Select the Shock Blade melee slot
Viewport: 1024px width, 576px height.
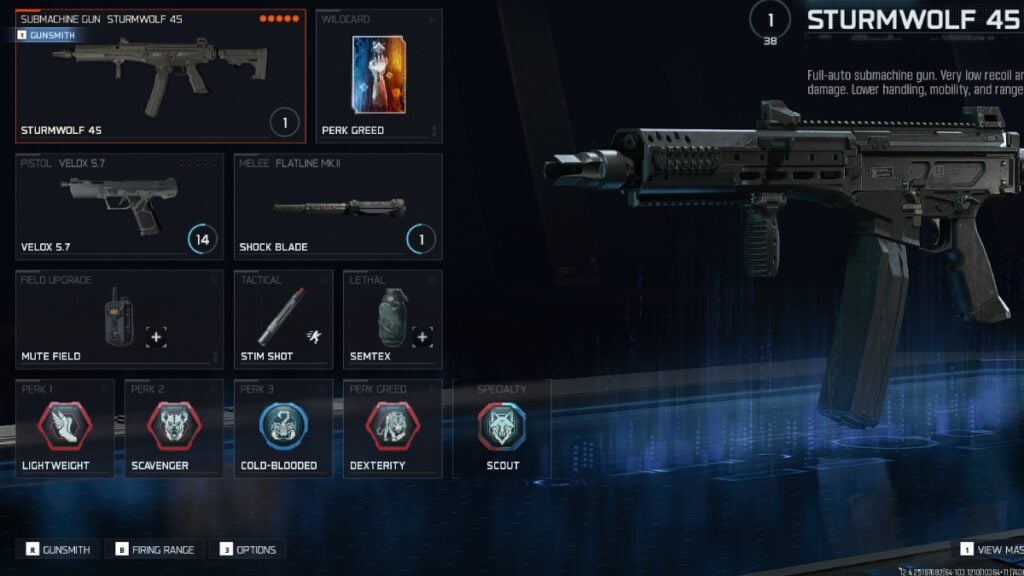[338, 206]
